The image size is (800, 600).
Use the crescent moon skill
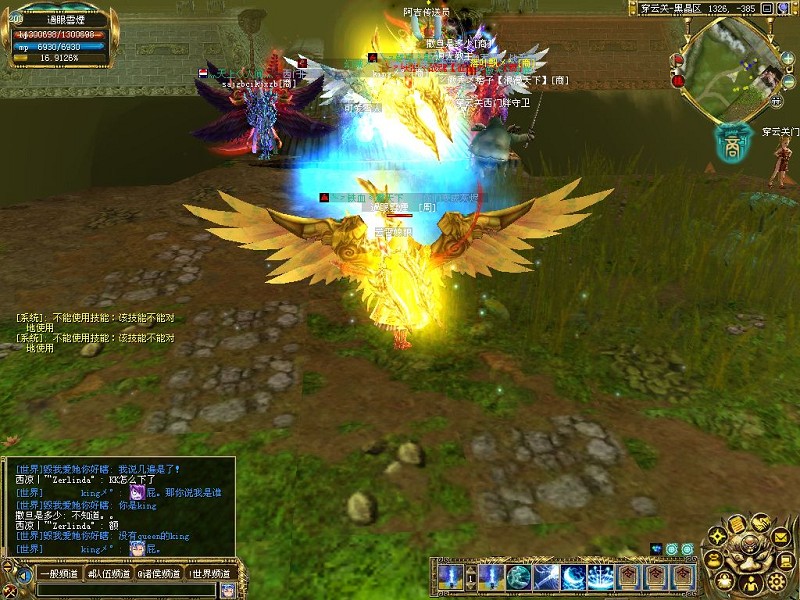[573, 577]
